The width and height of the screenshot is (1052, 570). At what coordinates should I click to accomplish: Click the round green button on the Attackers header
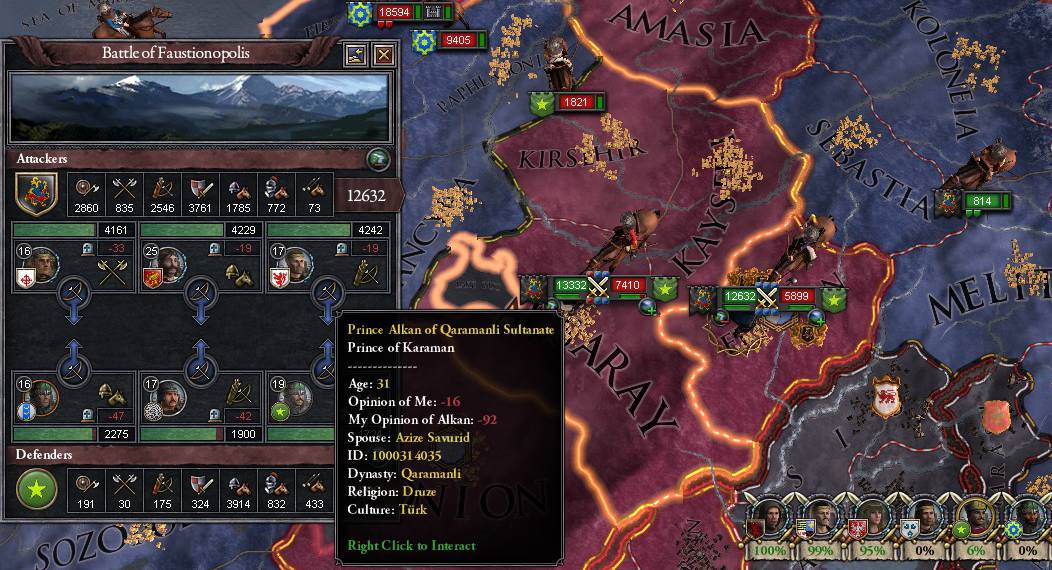[377, 158]
